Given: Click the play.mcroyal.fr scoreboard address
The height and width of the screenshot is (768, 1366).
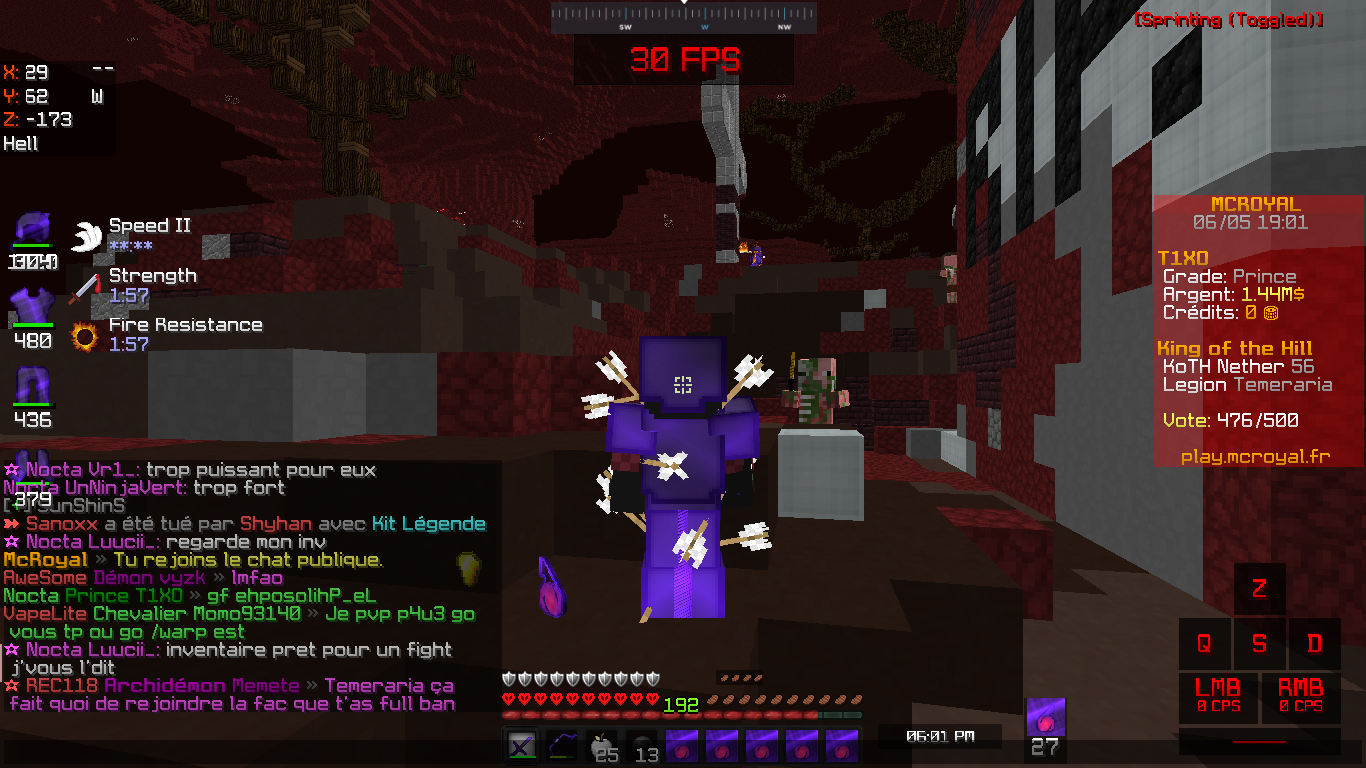Looking at the screenshot, I should pyautogui.click(x=1255, y=456).
